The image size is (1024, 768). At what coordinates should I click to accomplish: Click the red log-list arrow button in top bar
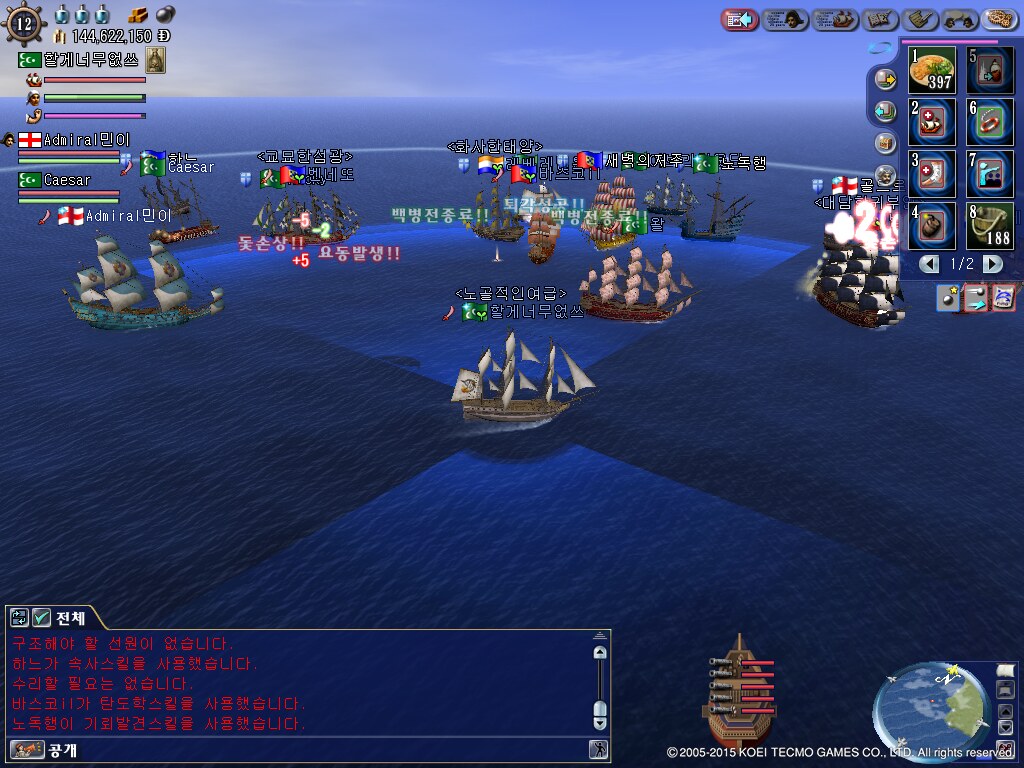pyautogui.click(x=740, y=19)
